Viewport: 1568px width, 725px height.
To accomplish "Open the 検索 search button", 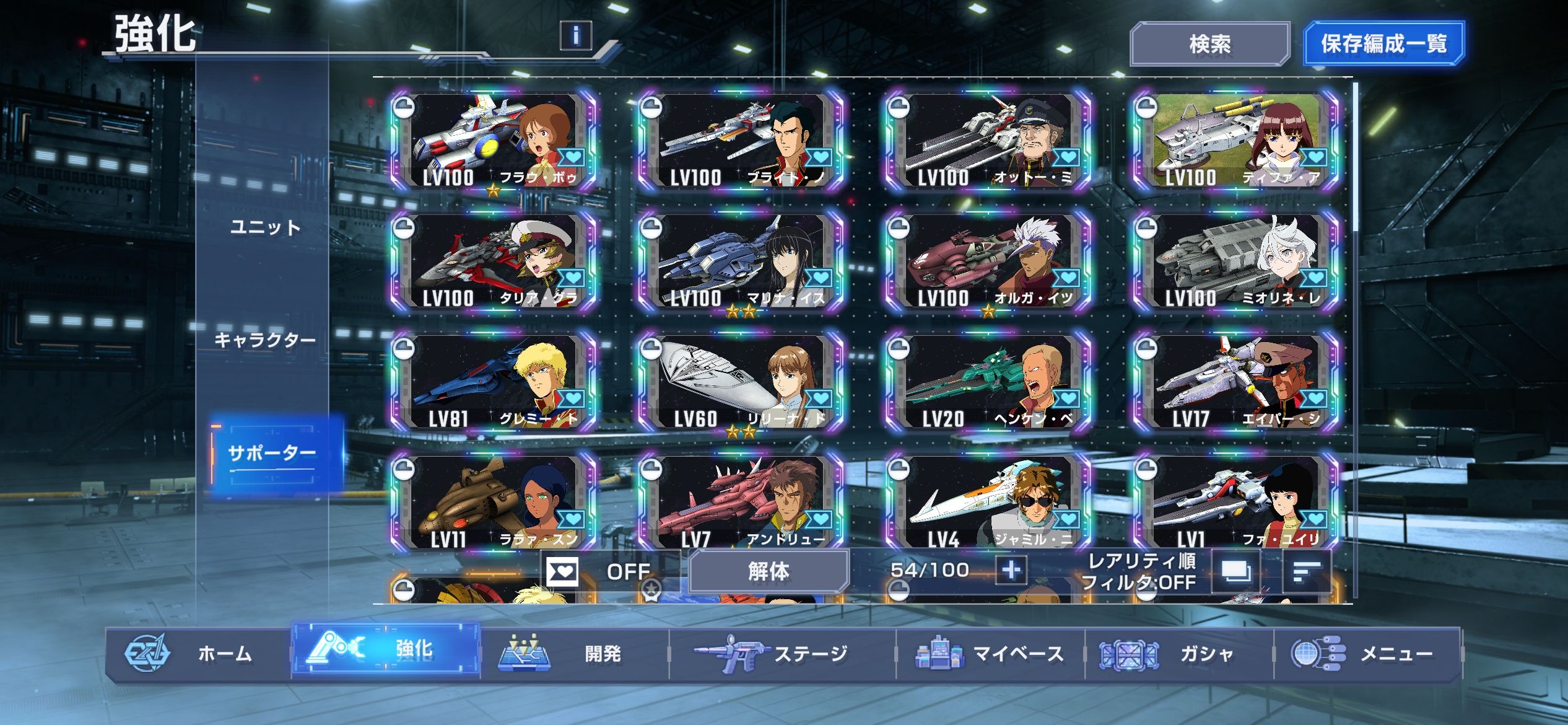I will coord(1209,44).
